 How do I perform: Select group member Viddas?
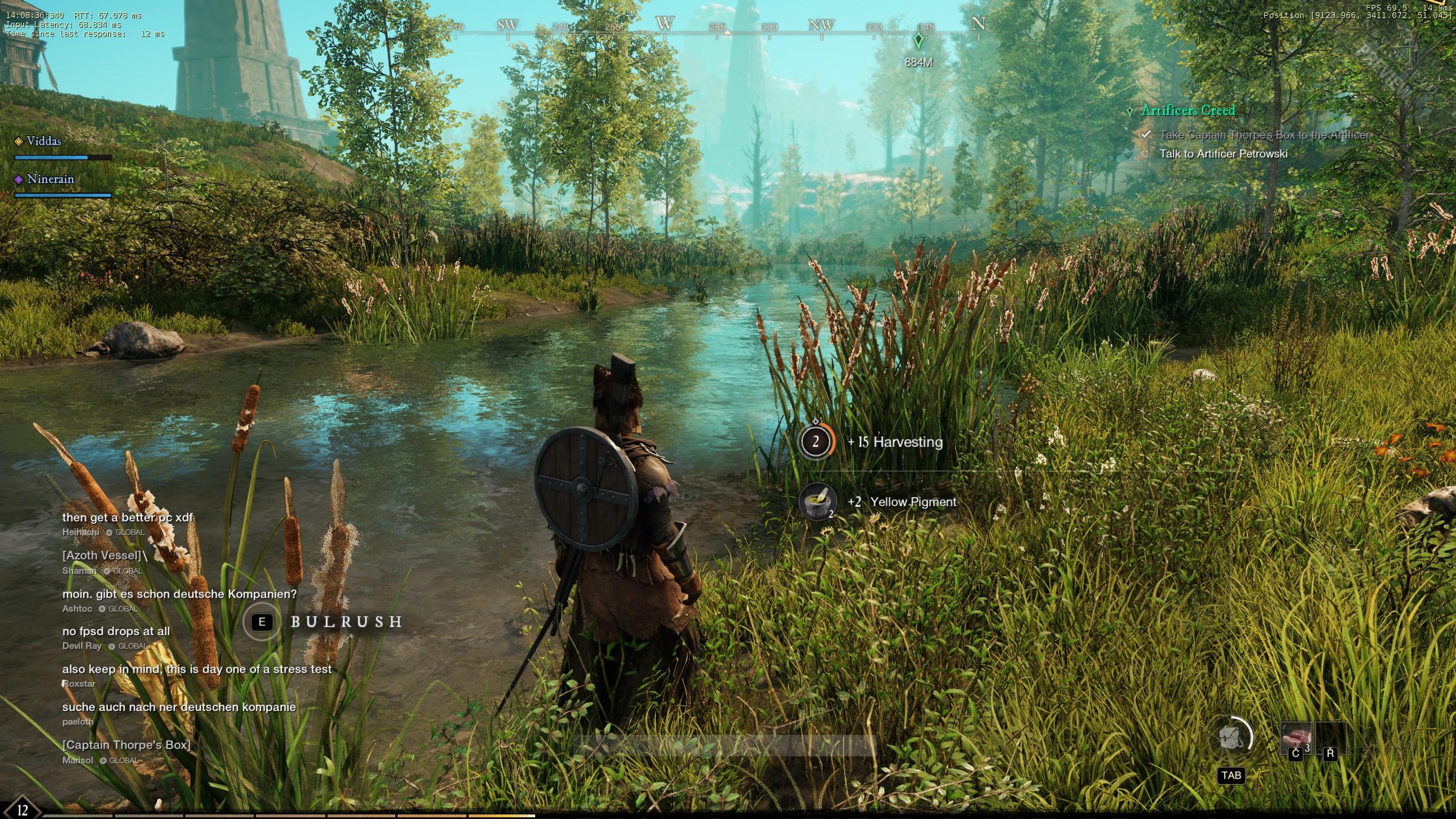43,141
